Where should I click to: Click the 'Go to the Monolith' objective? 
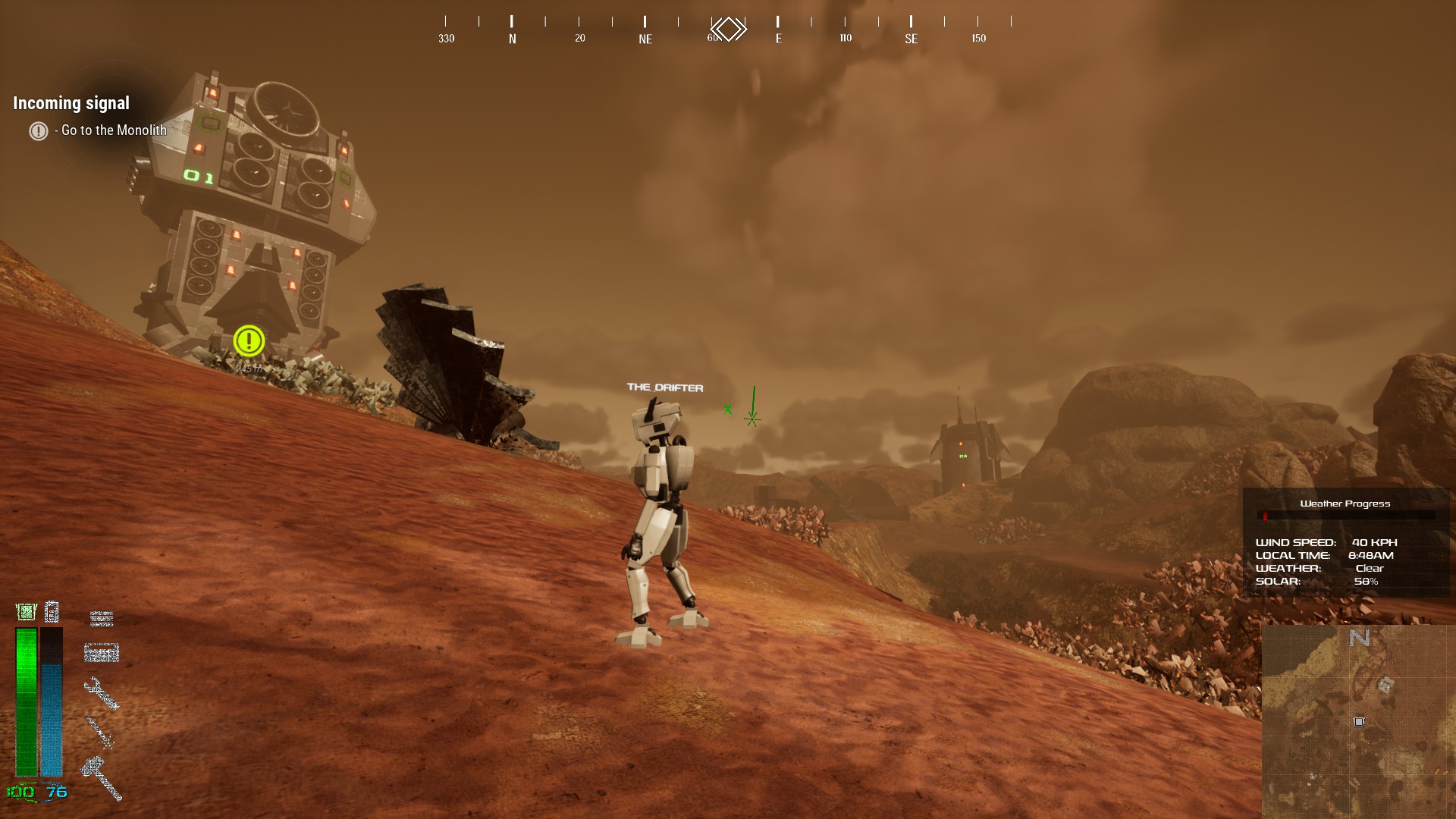point(113,130)
